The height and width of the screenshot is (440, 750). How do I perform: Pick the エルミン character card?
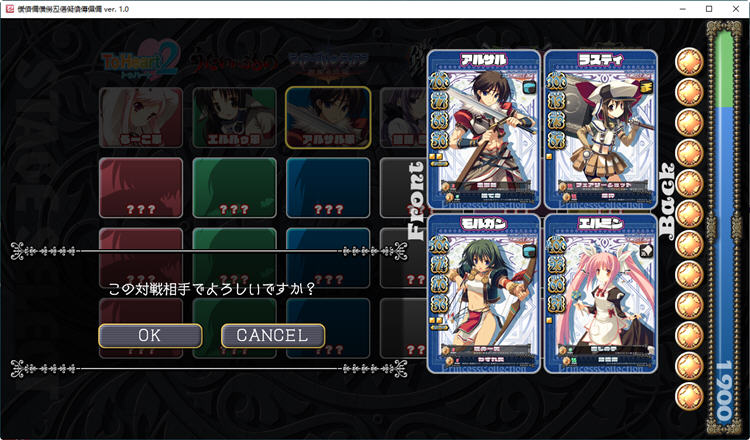click(600, 292)
